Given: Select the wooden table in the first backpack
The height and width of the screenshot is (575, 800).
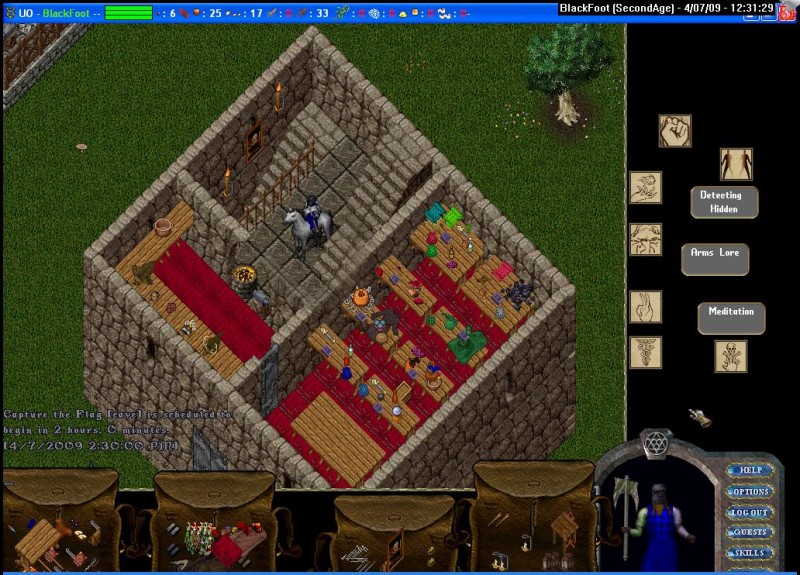Looking at the screenshot, I should click(38, 541).
